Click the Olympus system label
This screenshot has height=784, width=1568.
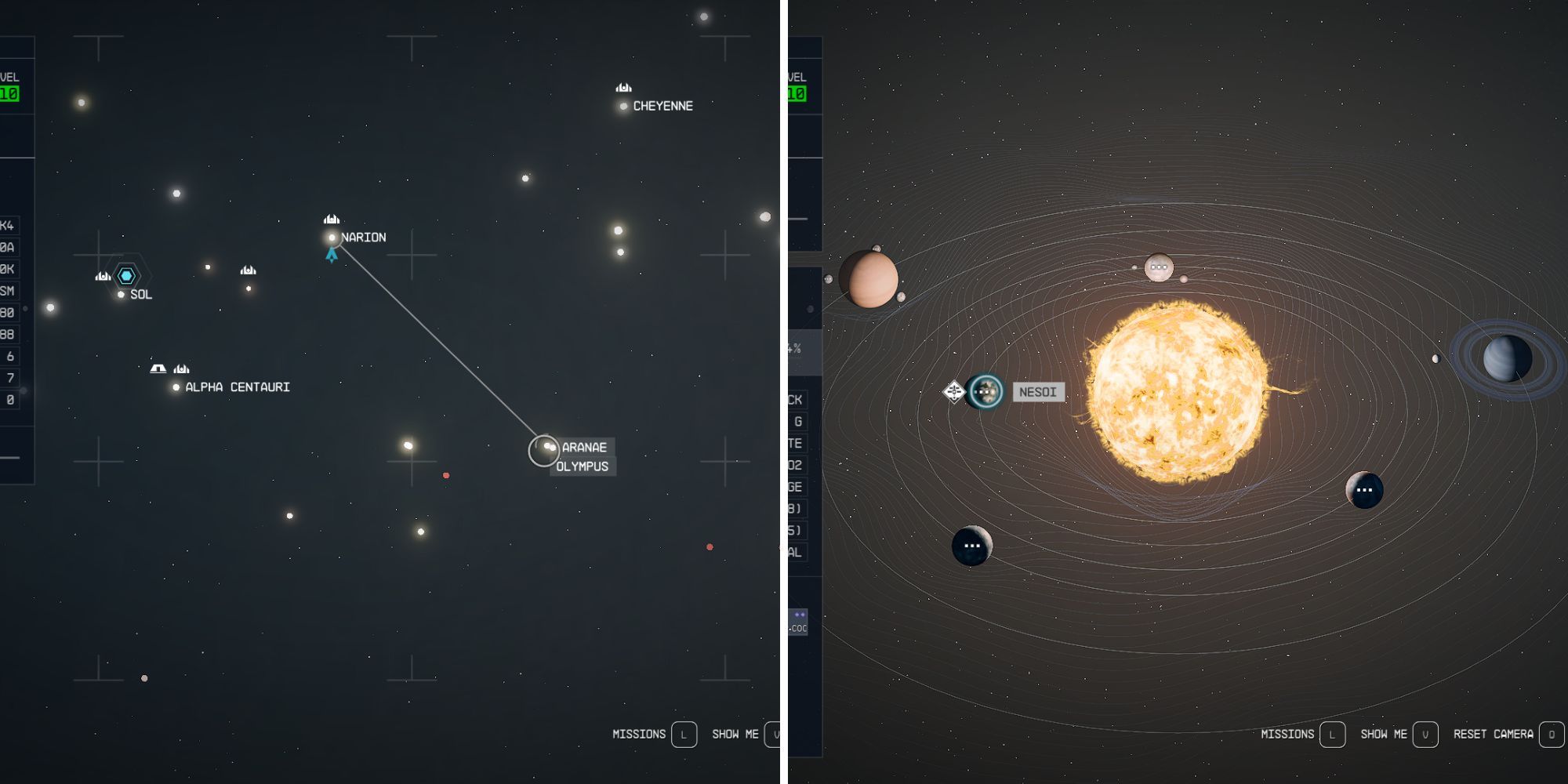coord(584,464)
